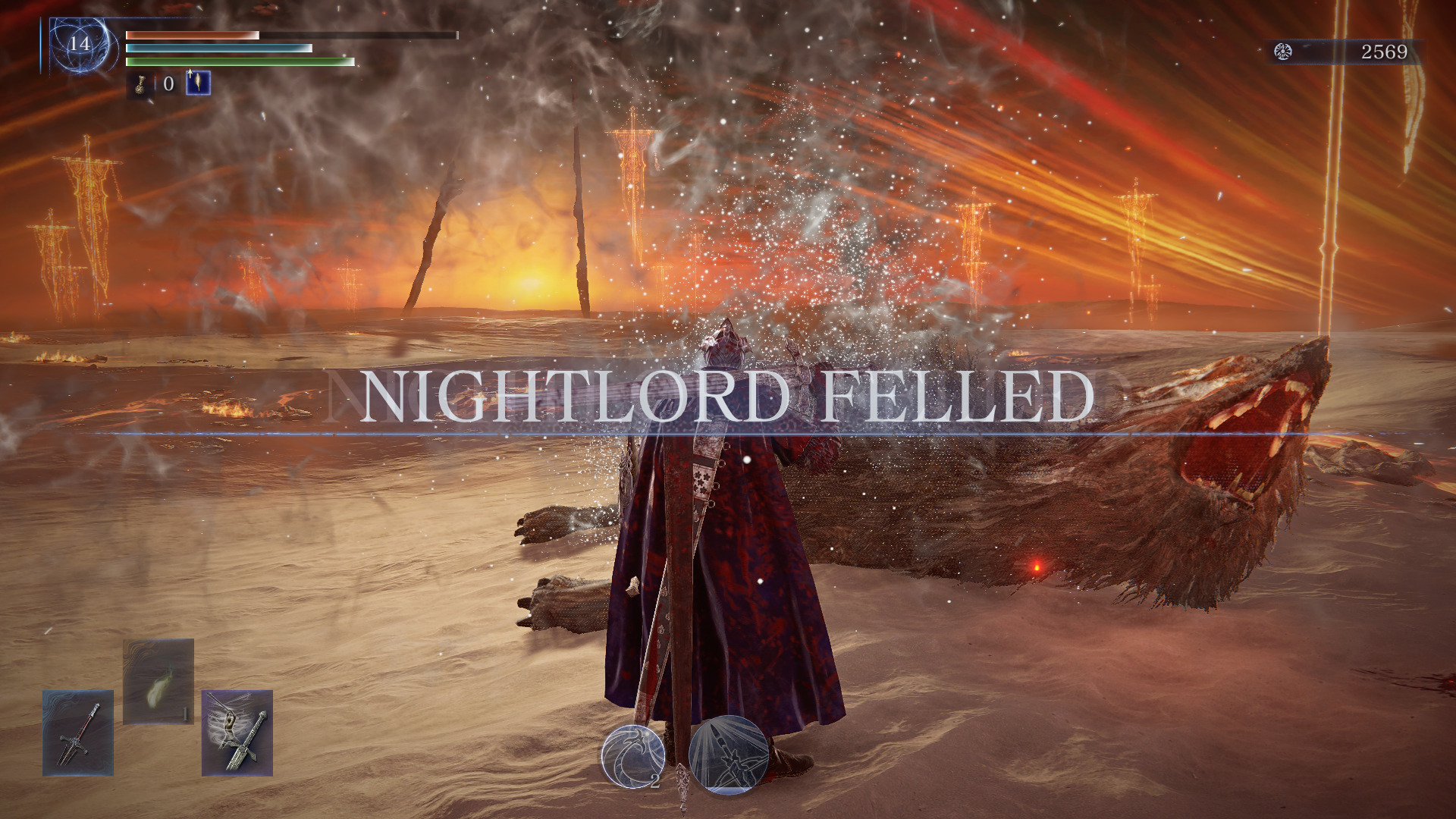Click the rune currency icon
The width and height of the screenshot is (1456, 819).
[x=1283, y=52]
